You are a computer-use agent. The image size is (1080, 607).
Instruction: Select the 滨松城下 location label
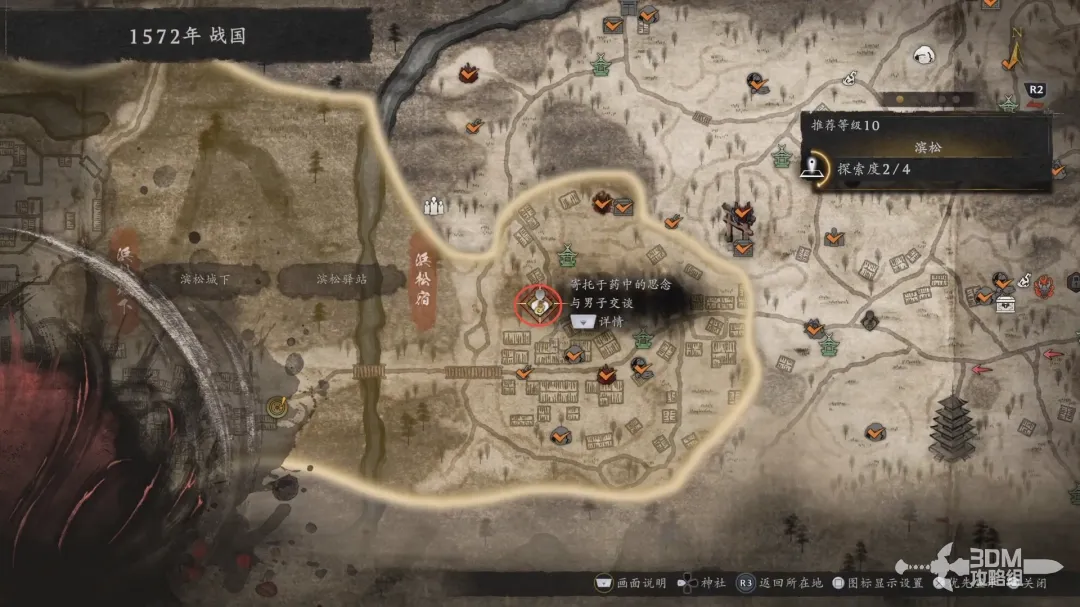point(203,280)
